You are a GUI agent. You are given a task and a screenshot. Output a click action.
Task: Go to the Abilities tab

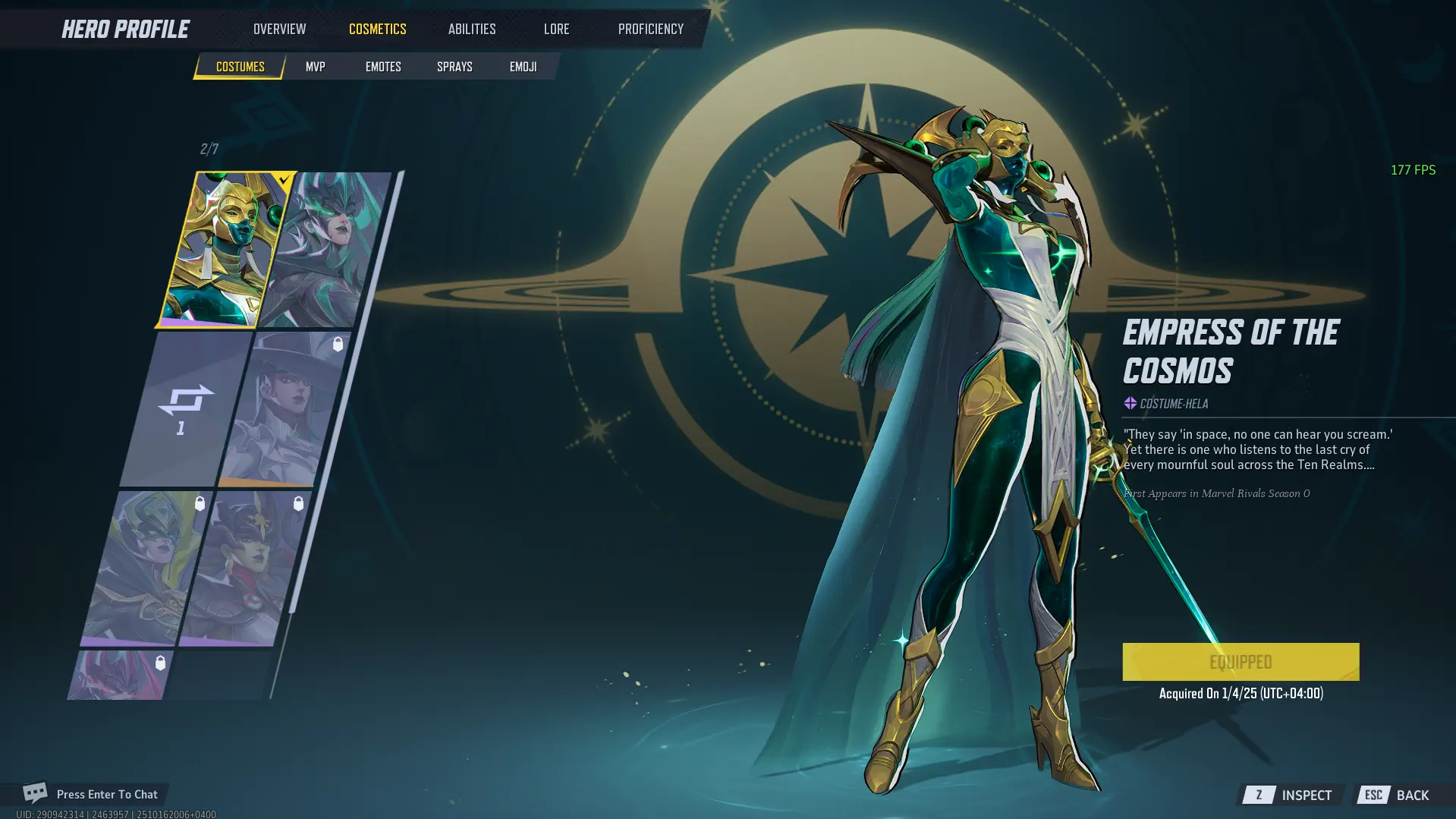pos(471,29)
